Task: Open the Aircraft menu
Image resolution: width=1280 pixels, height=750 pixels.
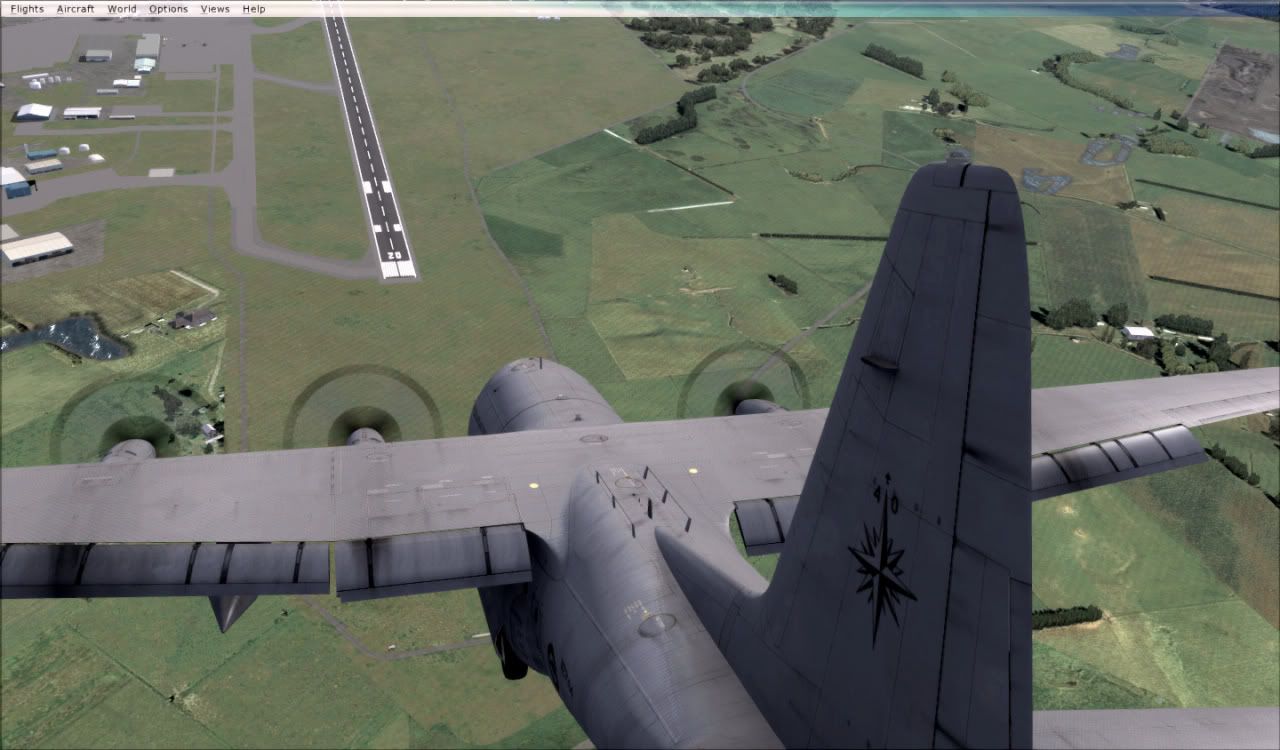Action: (x=75, y=9)
